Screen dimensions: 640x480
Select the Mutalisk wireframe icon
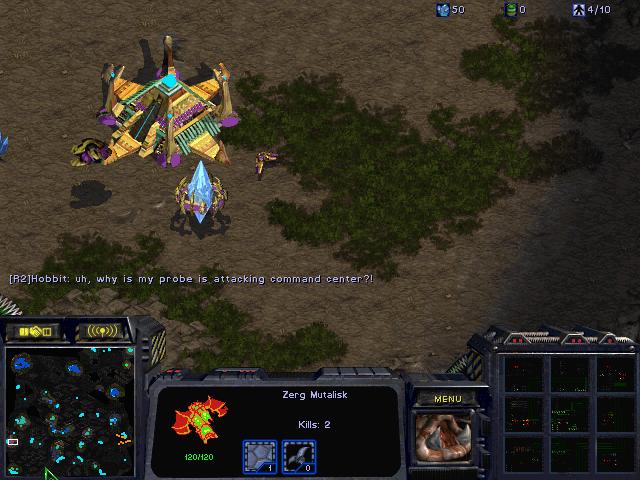pyautogui.click(x=199, y=419)
